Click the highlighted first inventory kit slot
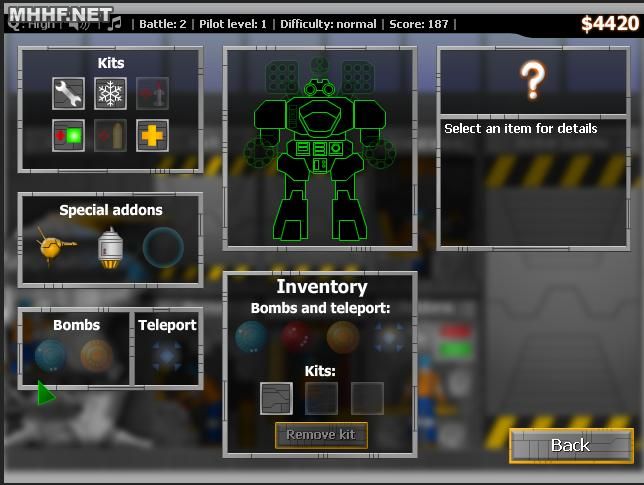Screen dimensions: 644x485 [x=276, y=398]
